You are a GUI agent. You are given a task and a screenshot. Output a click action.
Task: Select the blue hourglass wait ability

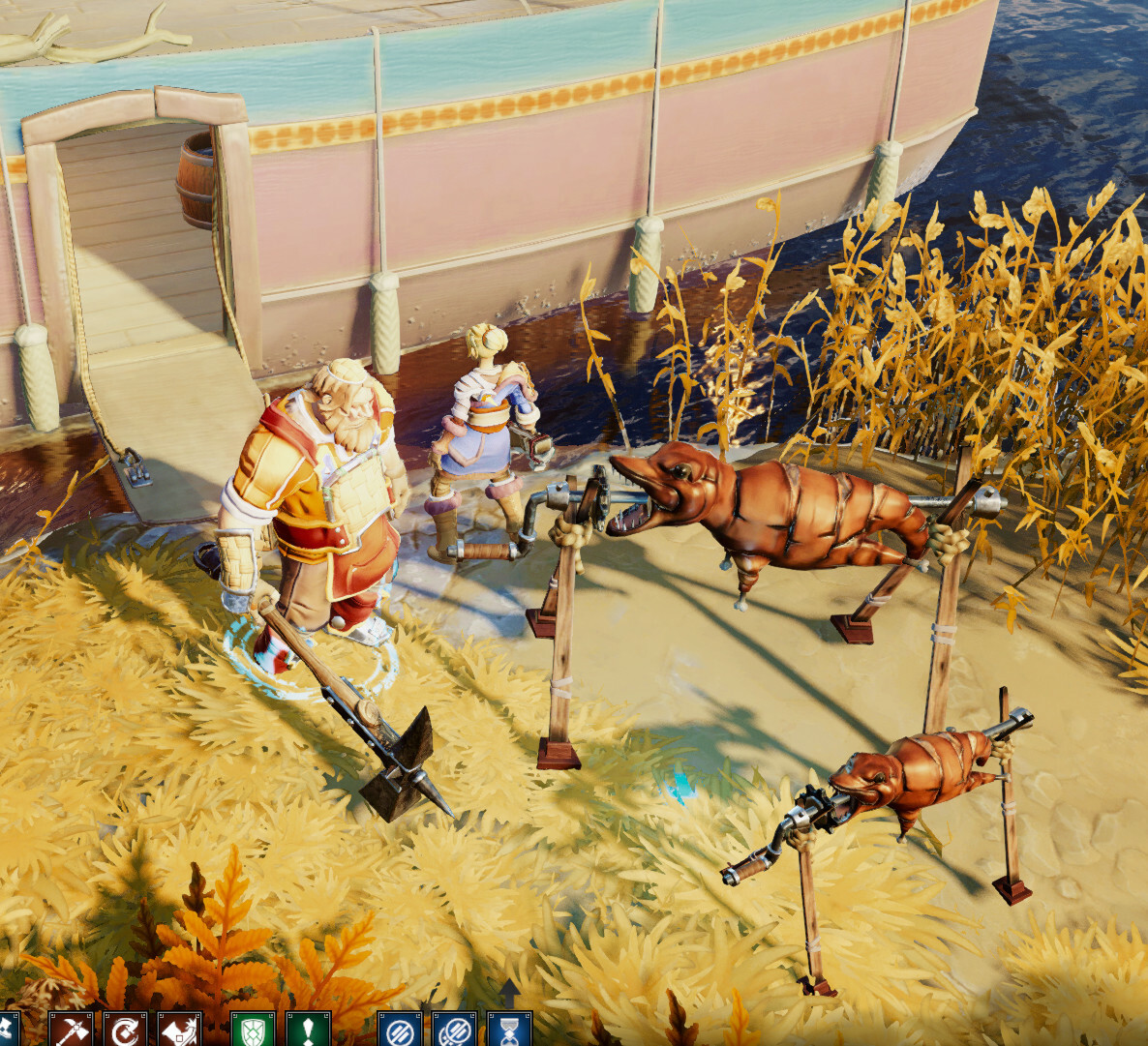508,1031
